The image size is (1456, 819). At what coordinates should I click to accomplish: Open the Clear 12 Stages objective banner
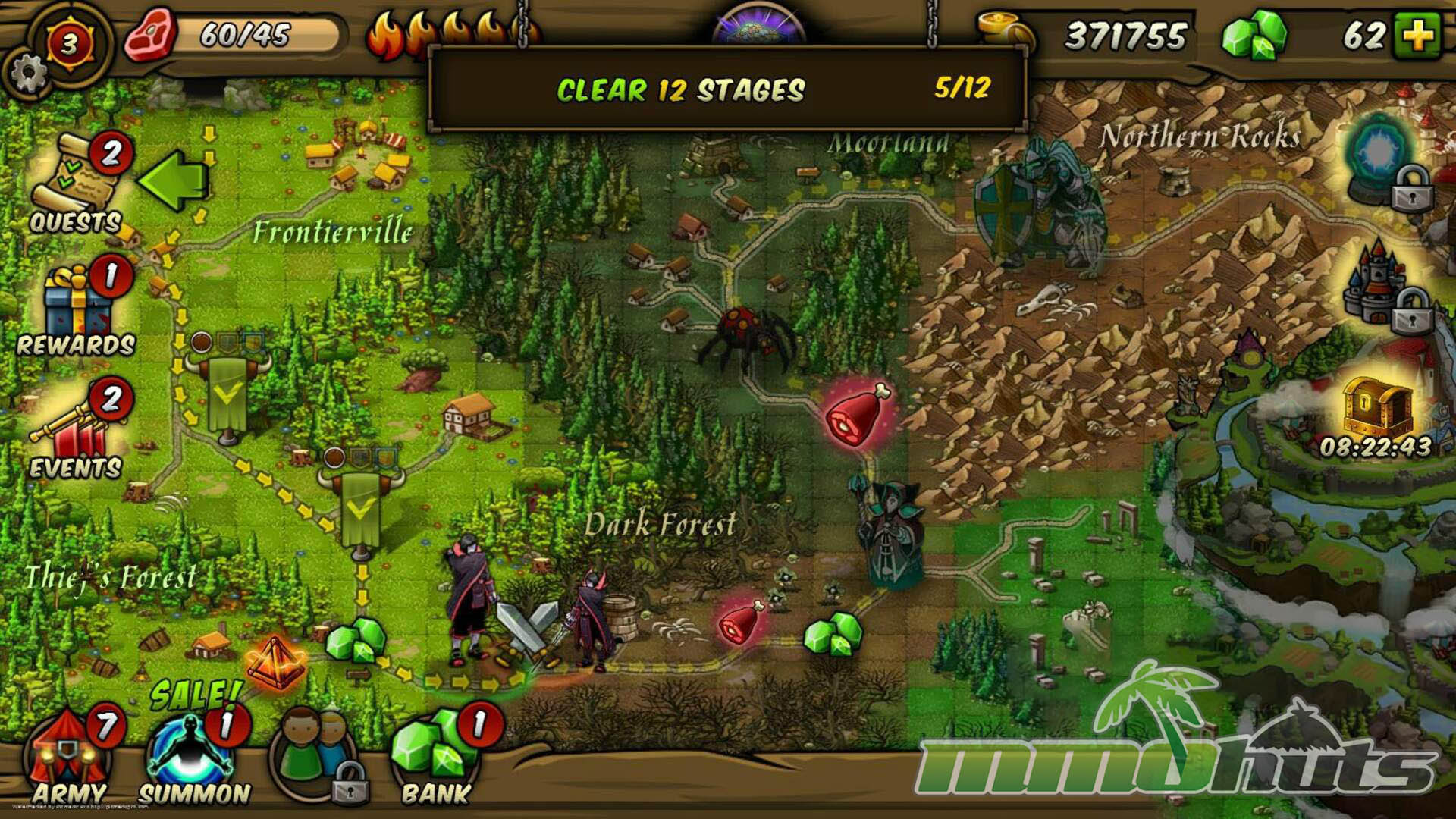tap(726, 89)
